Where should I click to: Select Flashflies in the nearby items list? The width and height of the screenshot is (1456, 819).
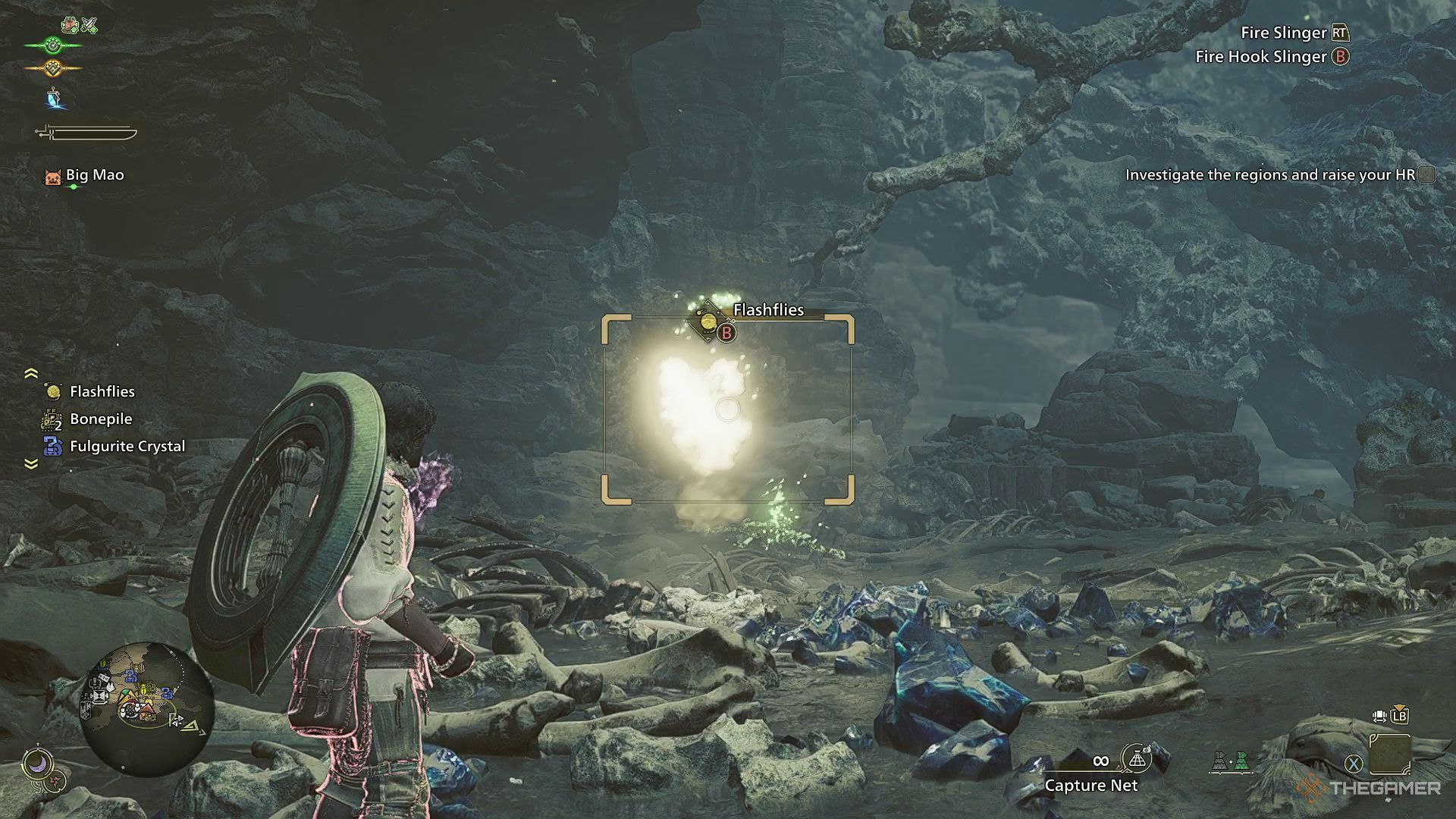pyautogui.click(x=102, y=391)
